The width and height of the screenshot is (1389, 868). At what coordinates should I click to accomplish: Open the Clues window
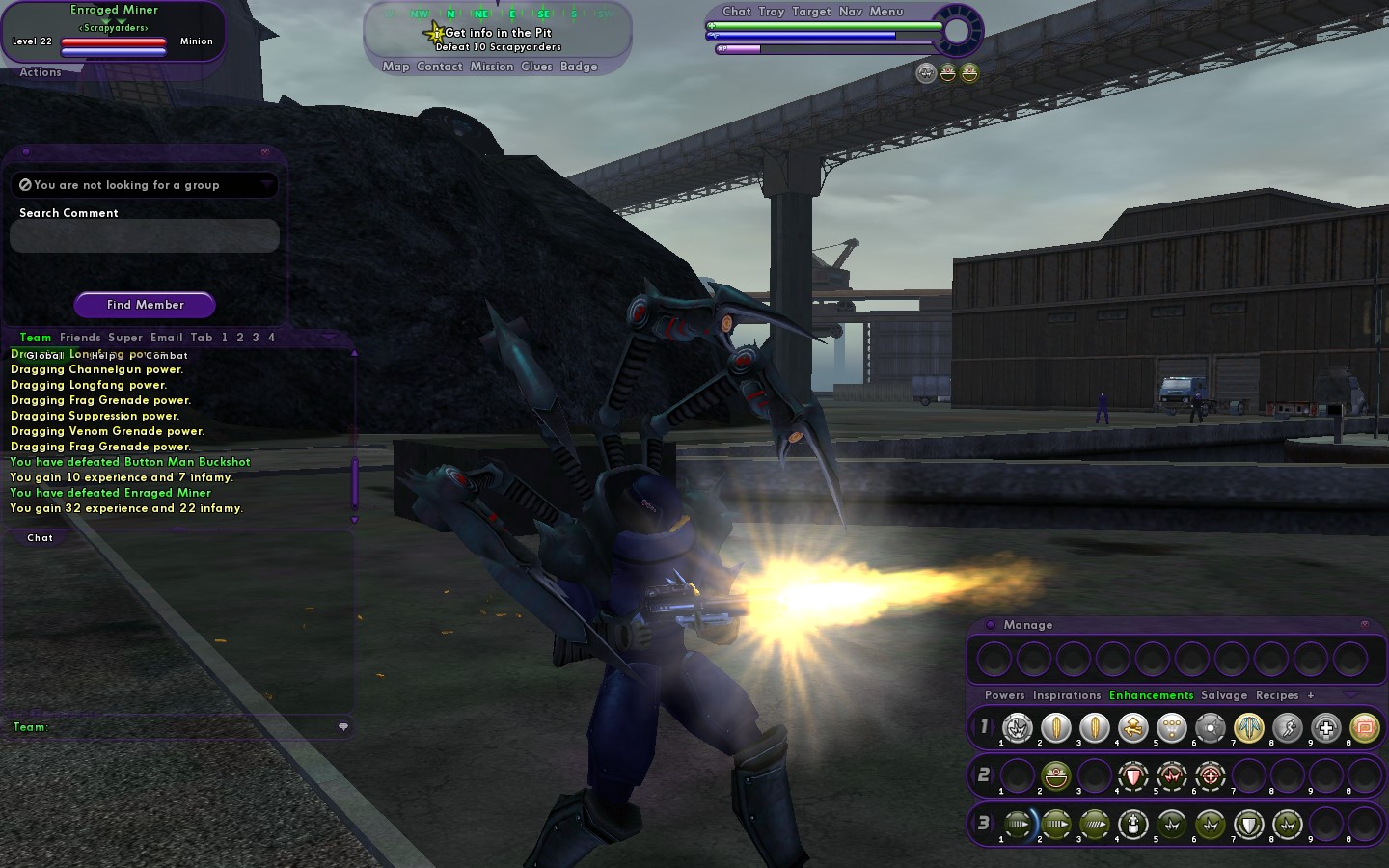pyautogui.click(x=536, y=67)
